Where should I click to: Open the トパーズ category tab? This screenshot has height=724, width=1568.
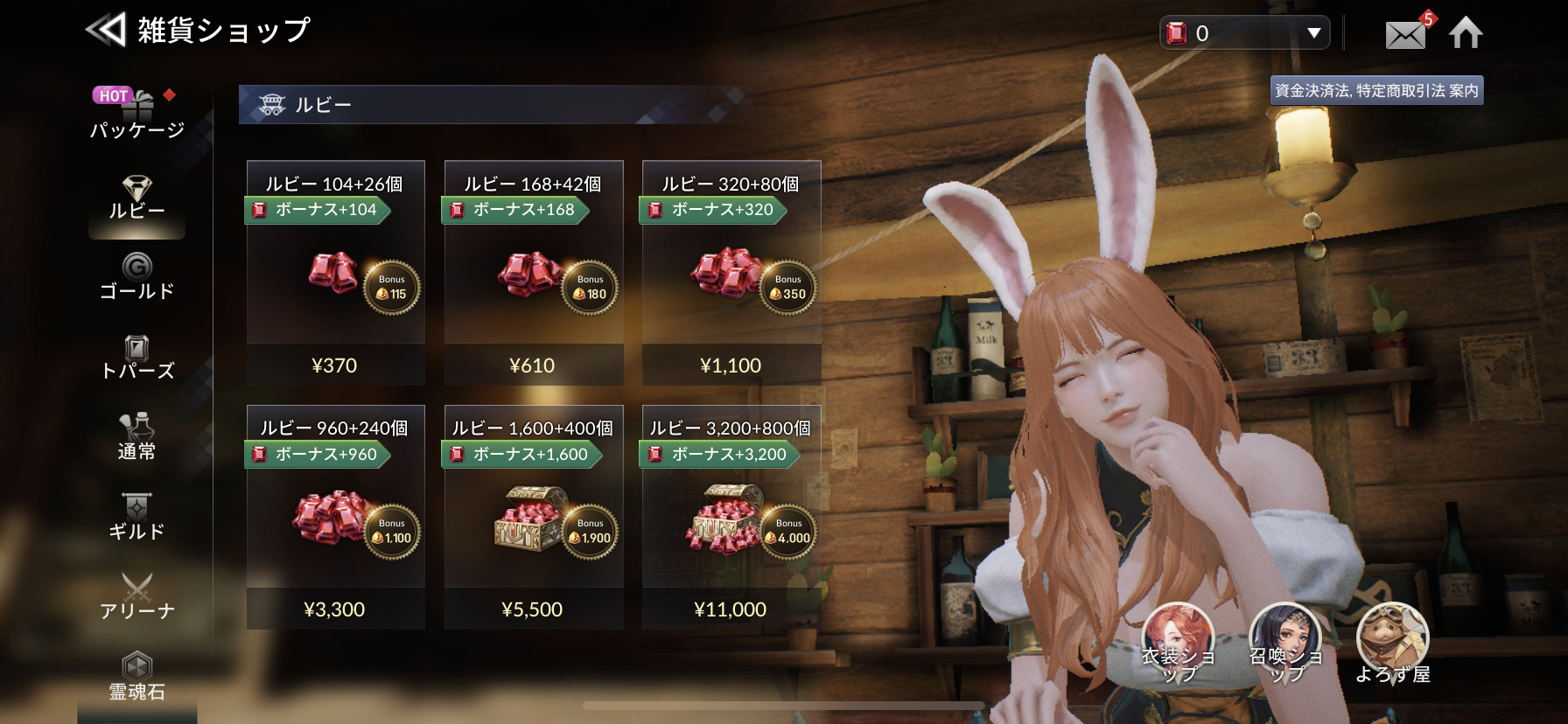(137, 358)
